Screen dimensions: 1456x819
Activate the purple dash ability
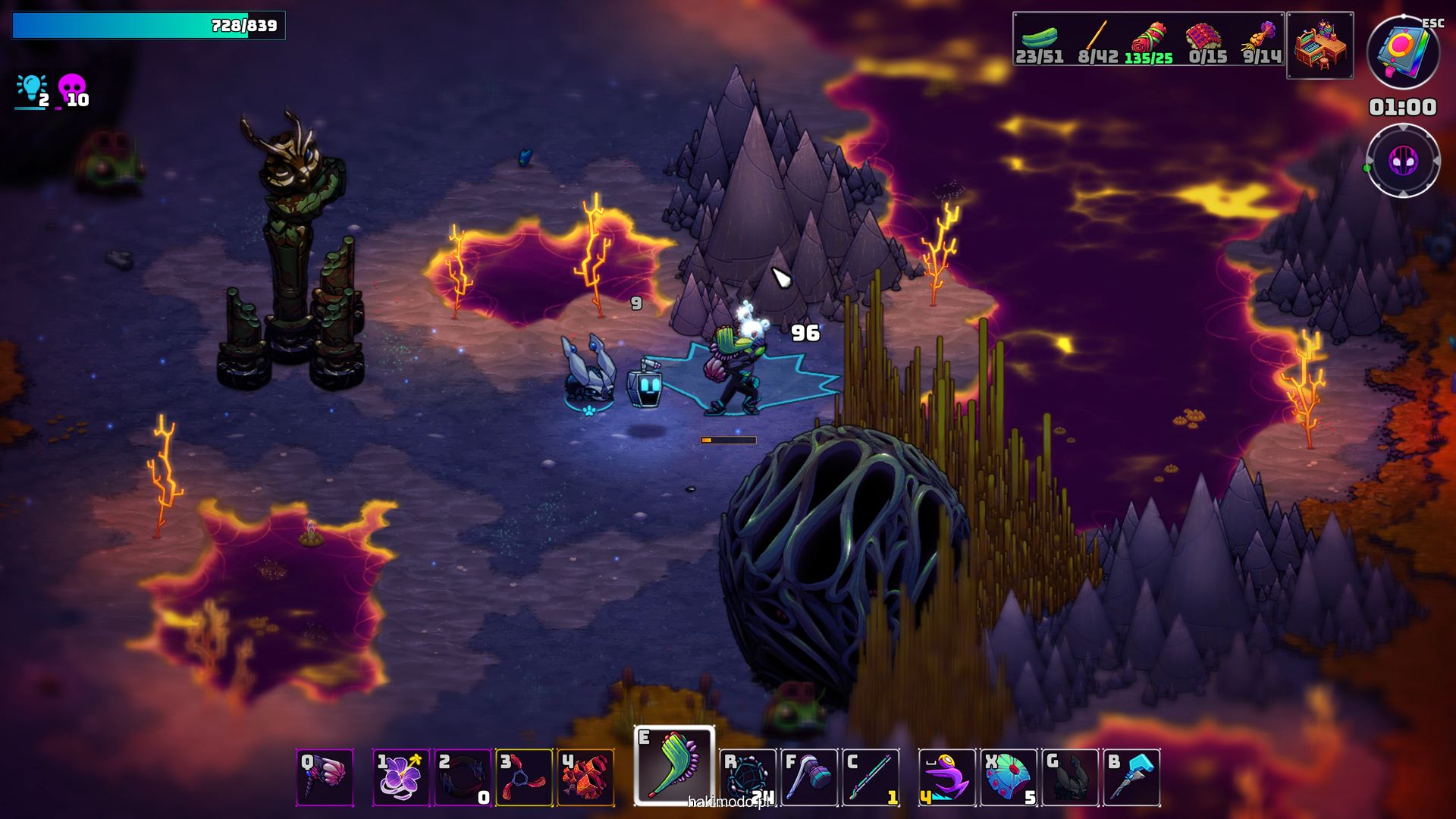pos(946,777)
